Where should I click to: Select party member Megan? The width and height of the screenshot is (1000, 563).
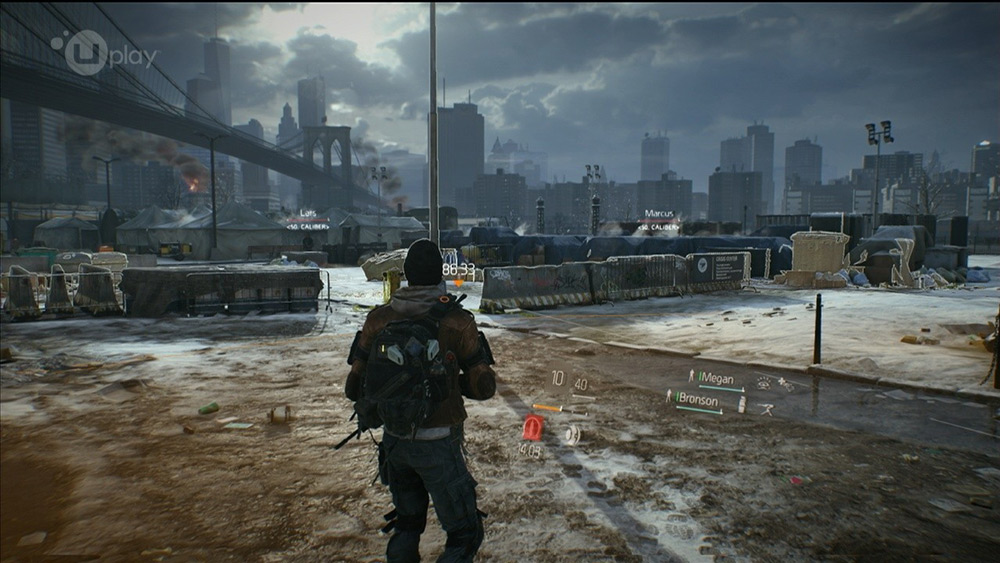[716, 379]
